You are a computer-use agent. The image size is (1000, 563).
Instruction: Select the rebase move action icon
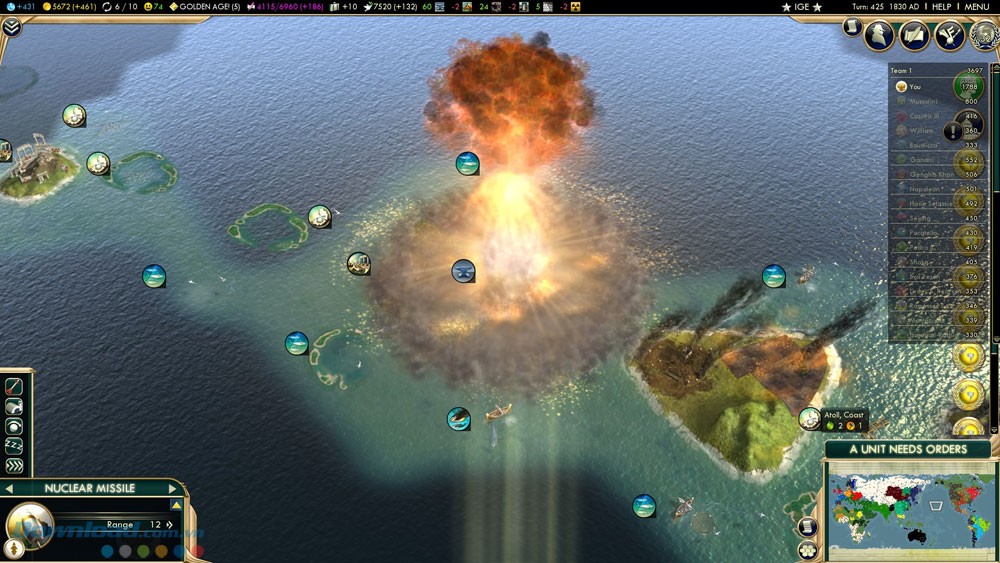coord(14,406)
